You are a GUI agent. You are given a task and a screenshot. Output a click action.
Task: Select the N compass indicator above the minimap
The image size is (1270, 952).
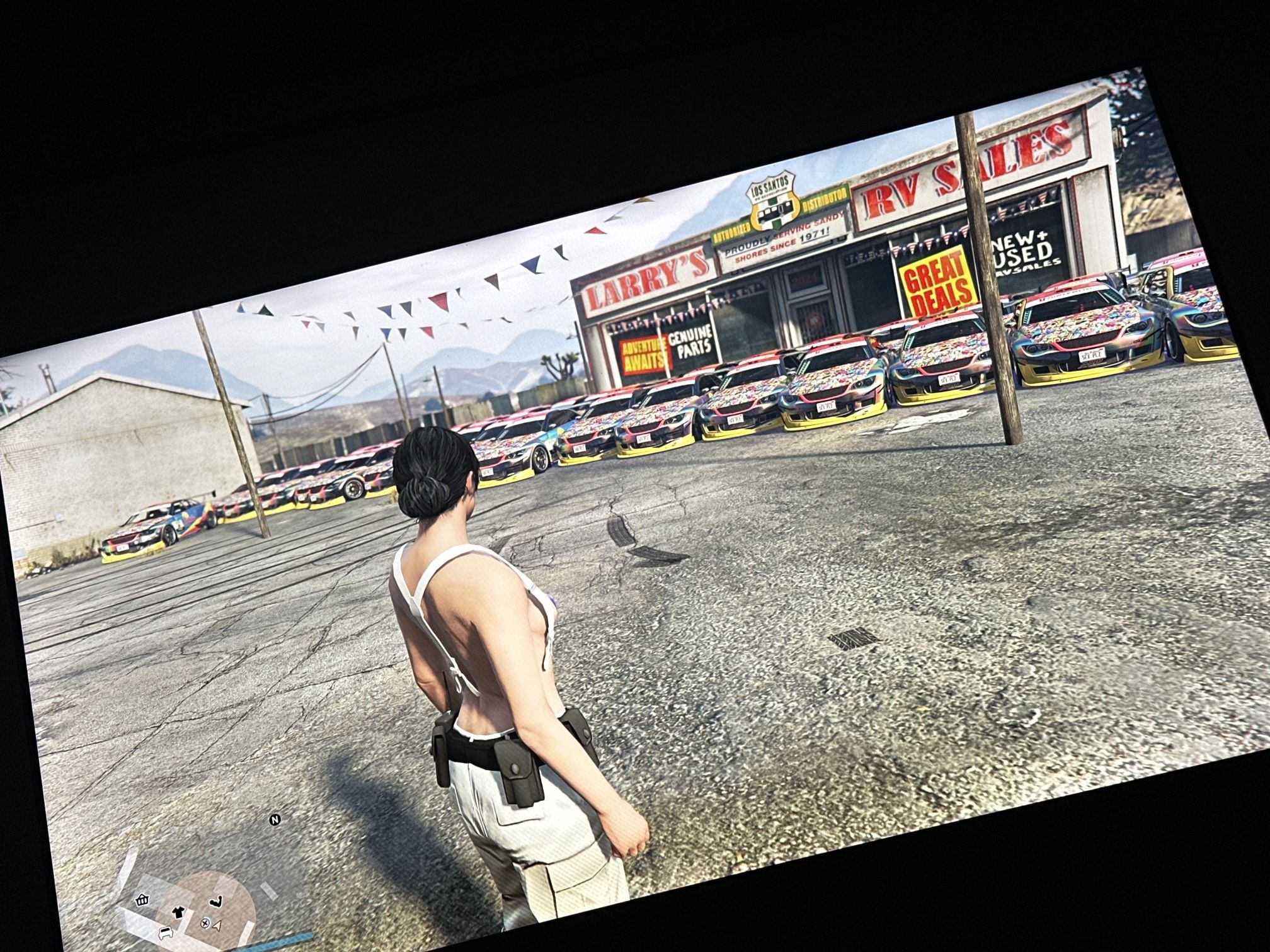275,820
